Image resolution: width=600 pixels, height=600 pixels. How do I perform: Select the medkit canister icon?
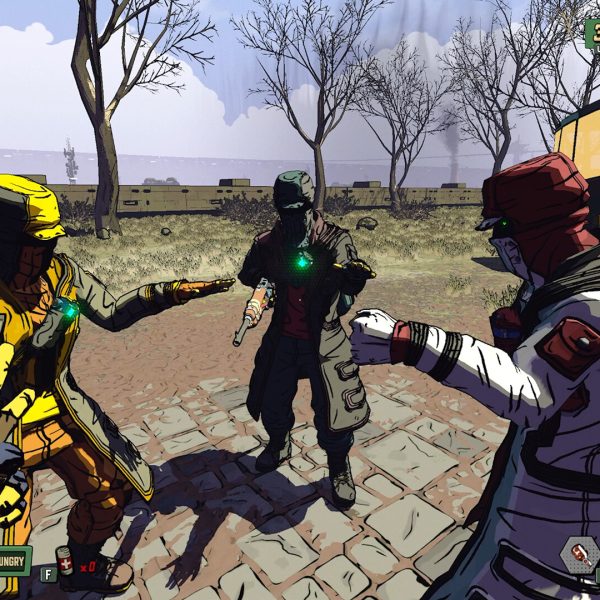click(65, 562)
